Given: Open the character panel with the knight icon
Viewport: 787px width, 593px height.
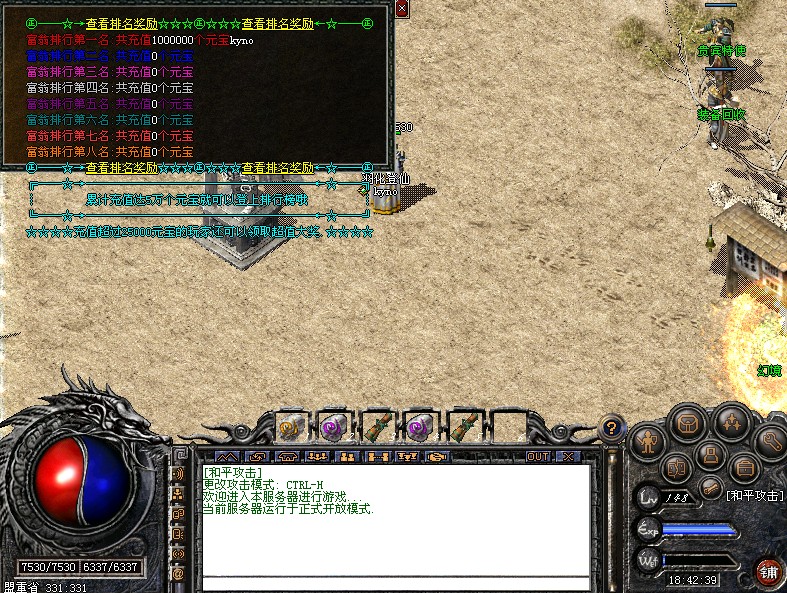Looking at the screenshot, I should coord(649,440).
